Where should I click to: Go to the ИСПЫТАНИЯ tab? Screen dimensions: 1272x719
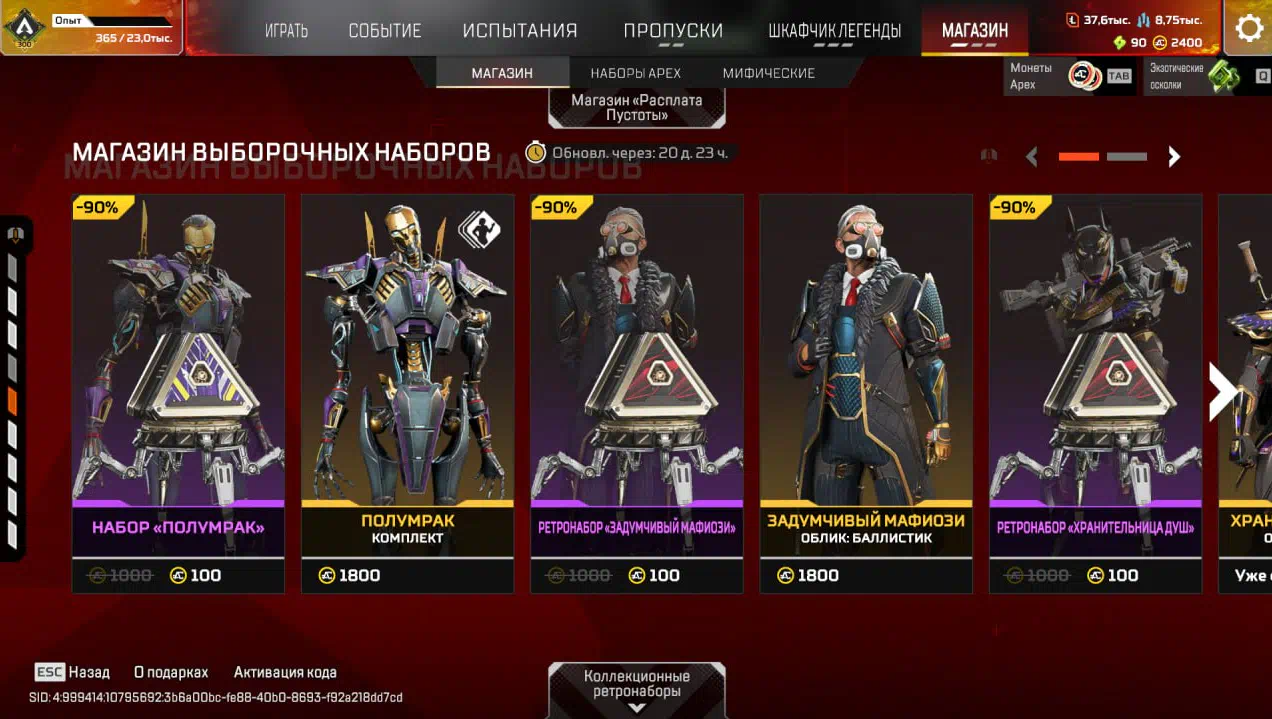point(520,31)
